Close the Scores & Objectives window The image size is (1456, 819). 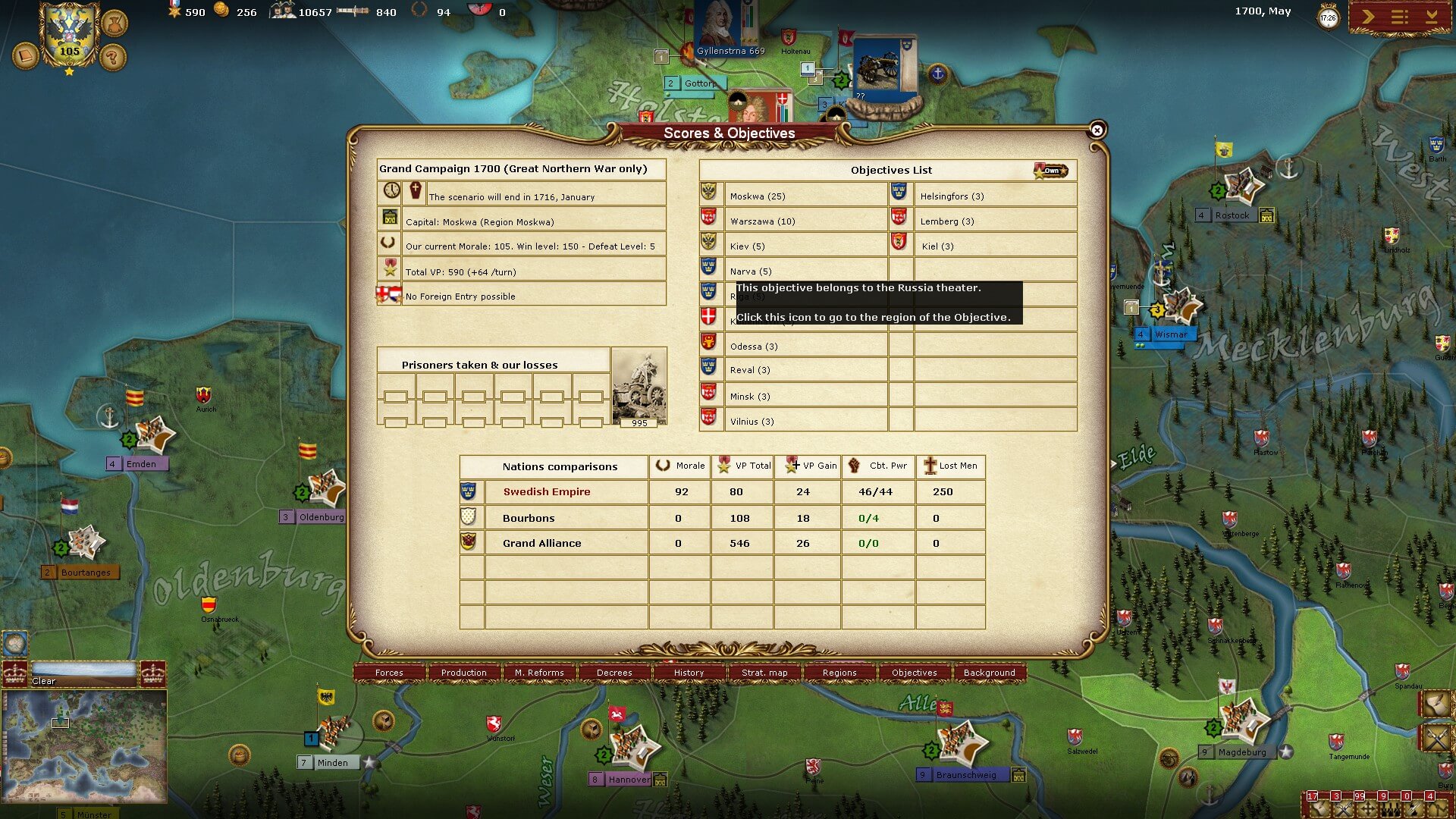pyautogui.click(x=1097, y=130)
